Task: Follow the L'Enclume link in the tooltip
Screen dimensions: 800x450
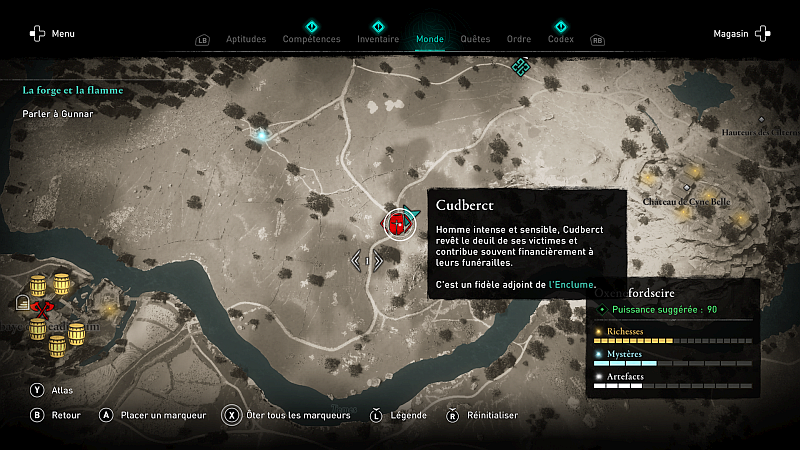Action: [x=572, y=285]
